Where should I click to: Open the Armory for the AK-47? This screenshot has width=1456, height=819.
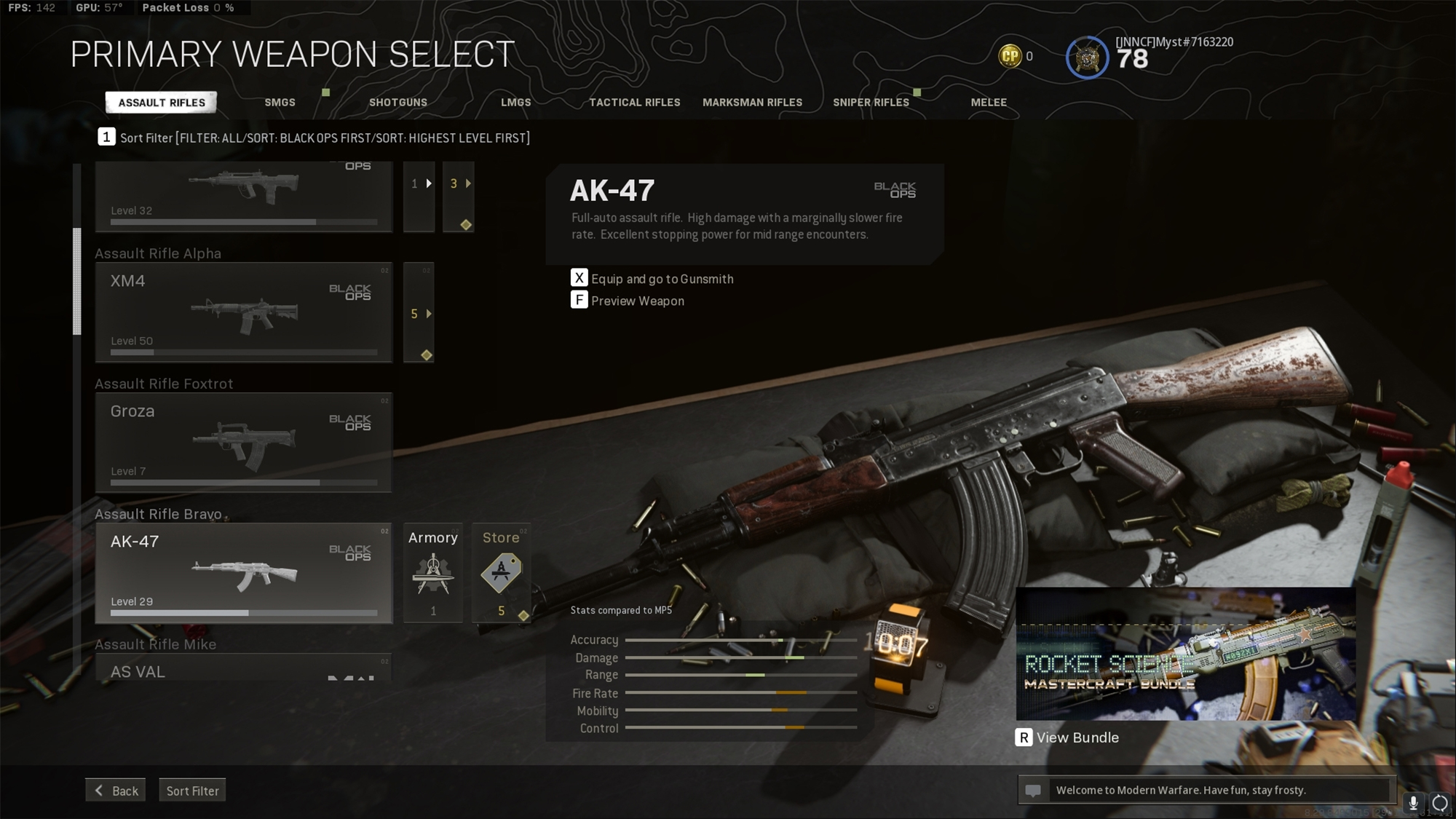(433, 574)
